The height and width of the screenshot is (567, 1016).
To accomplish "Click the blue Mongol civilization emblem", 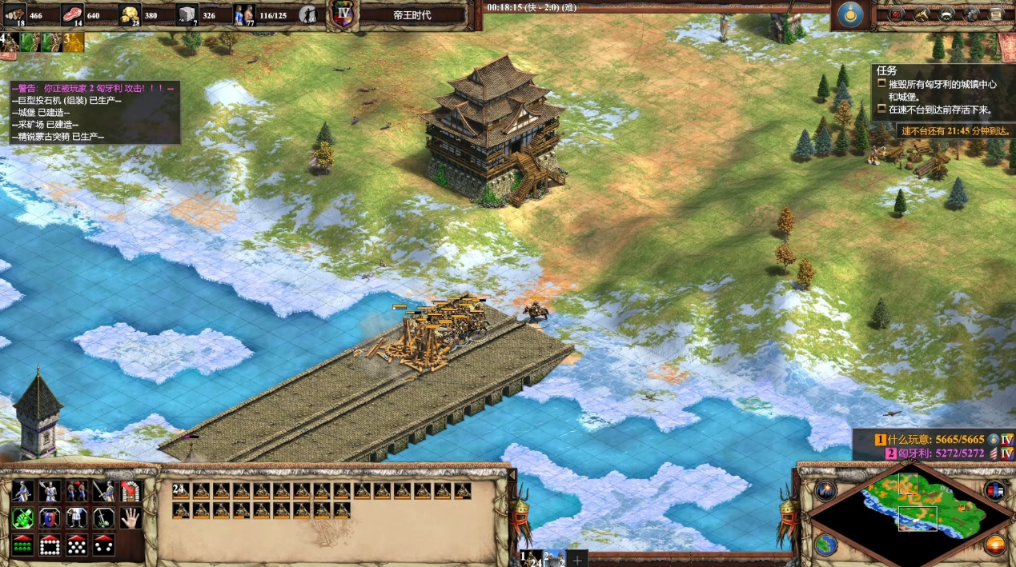I will 852,14.
